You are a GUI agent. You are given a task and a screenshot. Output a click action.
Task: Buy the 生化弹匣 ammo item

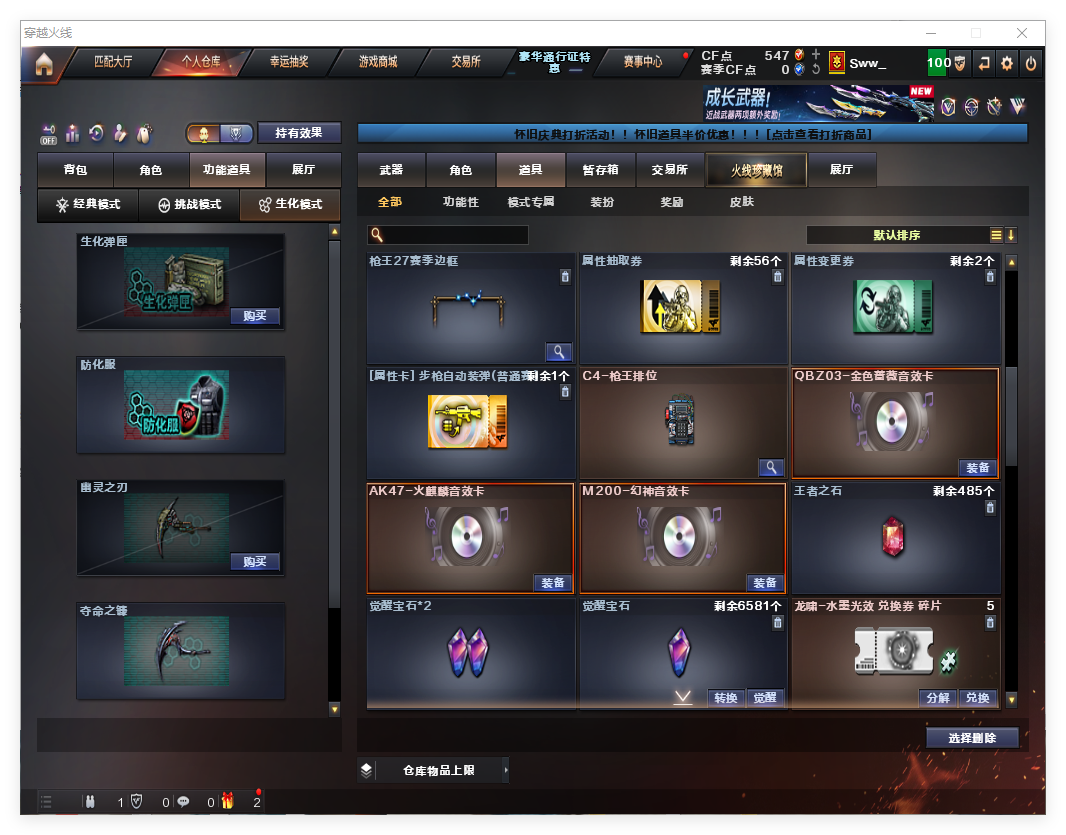(254, 316)
